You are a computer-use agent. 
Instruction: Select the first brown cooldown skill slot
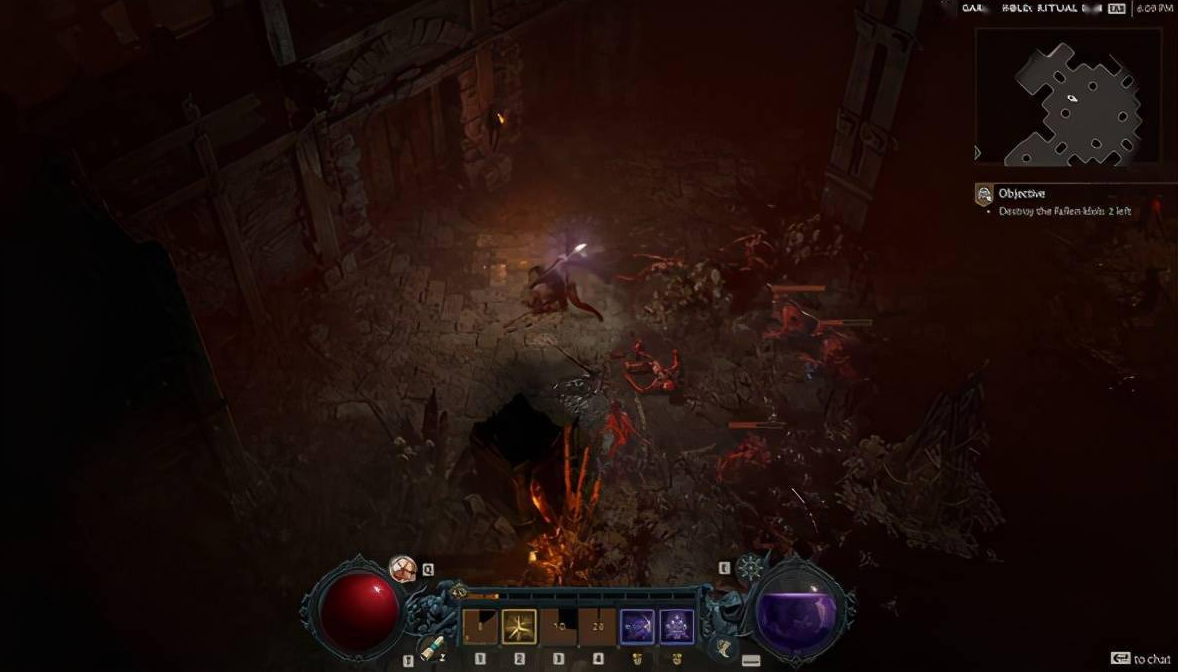(480, 627)
